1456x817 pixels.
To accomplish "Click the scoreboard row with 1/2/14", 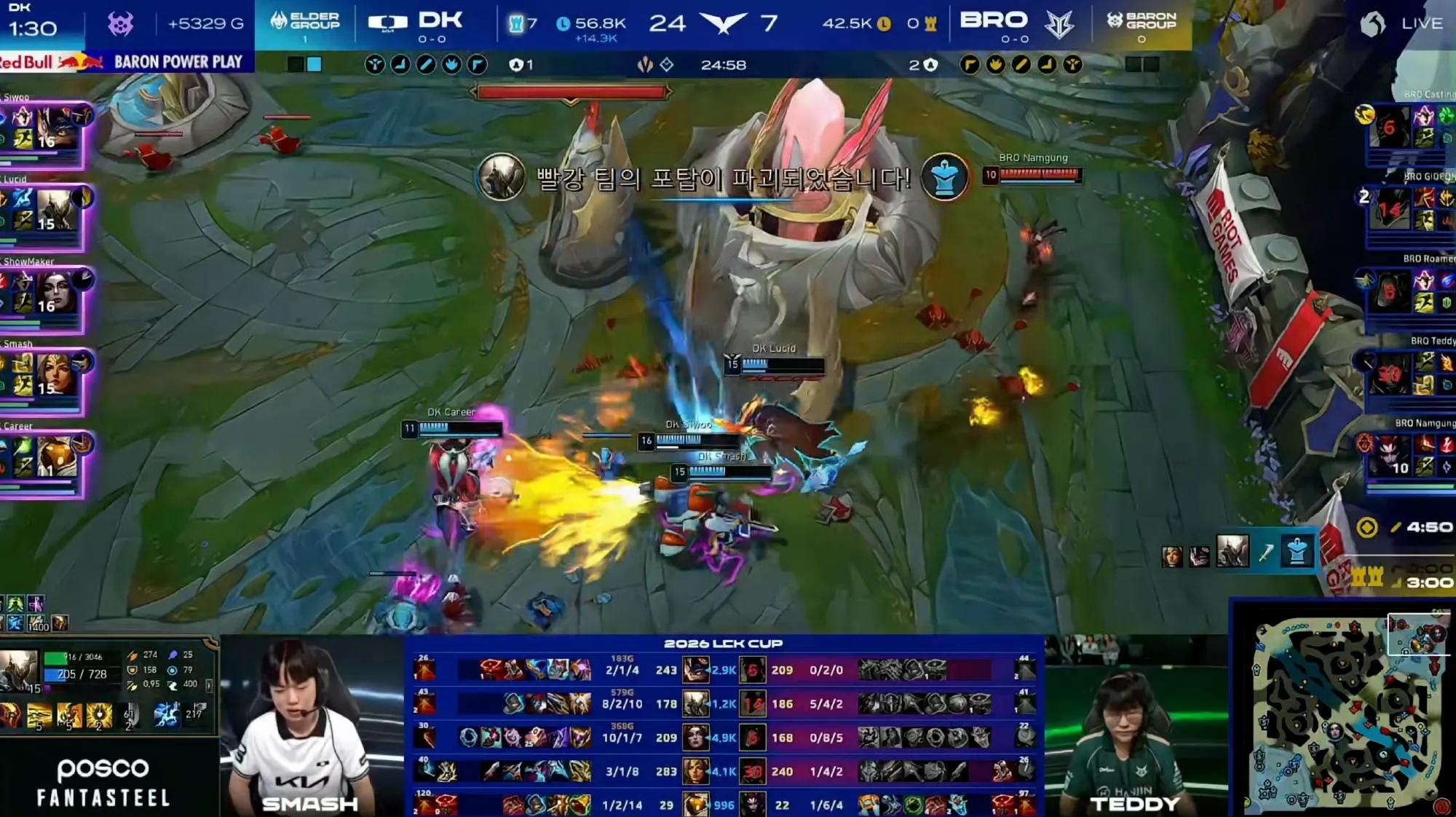I will [724, 805].
